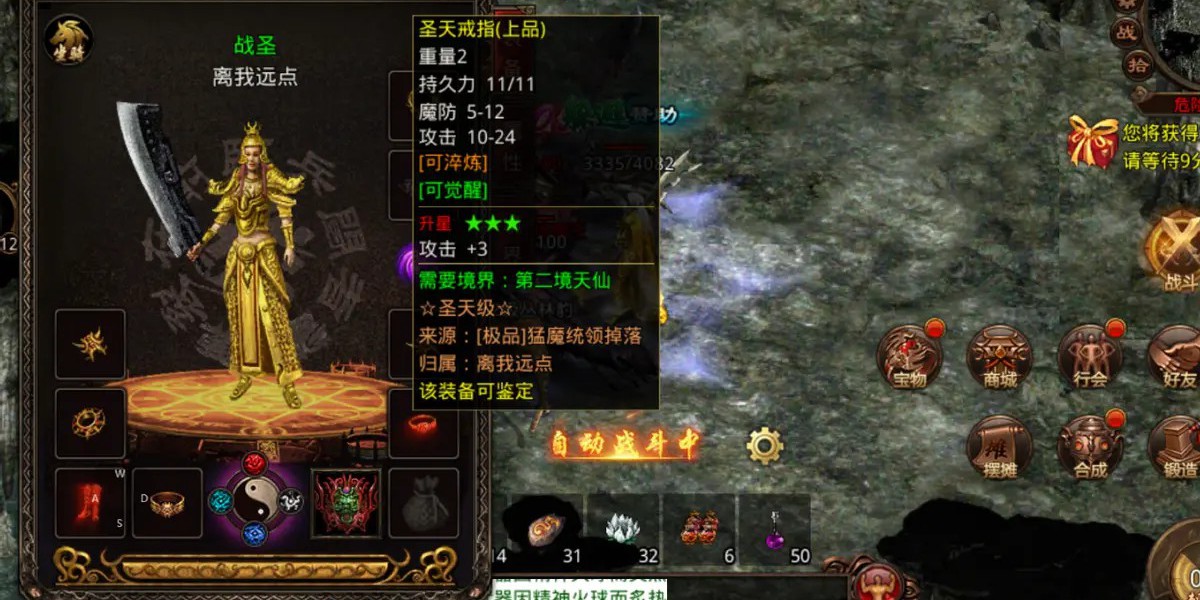Click the red gift box reward
1200x600 pixels.
click(1092, 142)
